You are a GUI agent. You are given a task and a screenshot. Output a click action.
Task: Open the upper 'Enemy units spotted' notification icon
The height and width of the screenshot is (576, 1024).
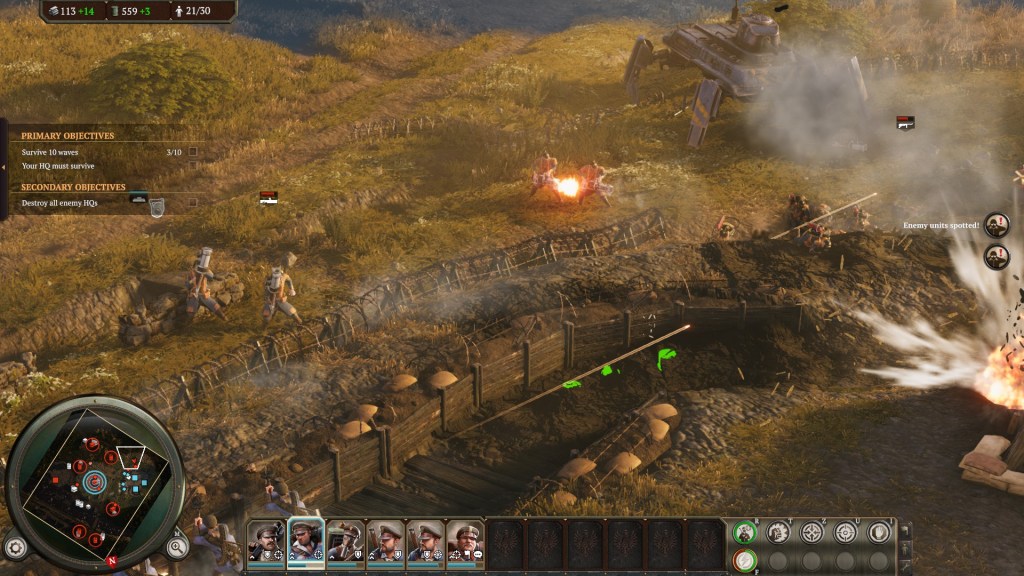996,225
